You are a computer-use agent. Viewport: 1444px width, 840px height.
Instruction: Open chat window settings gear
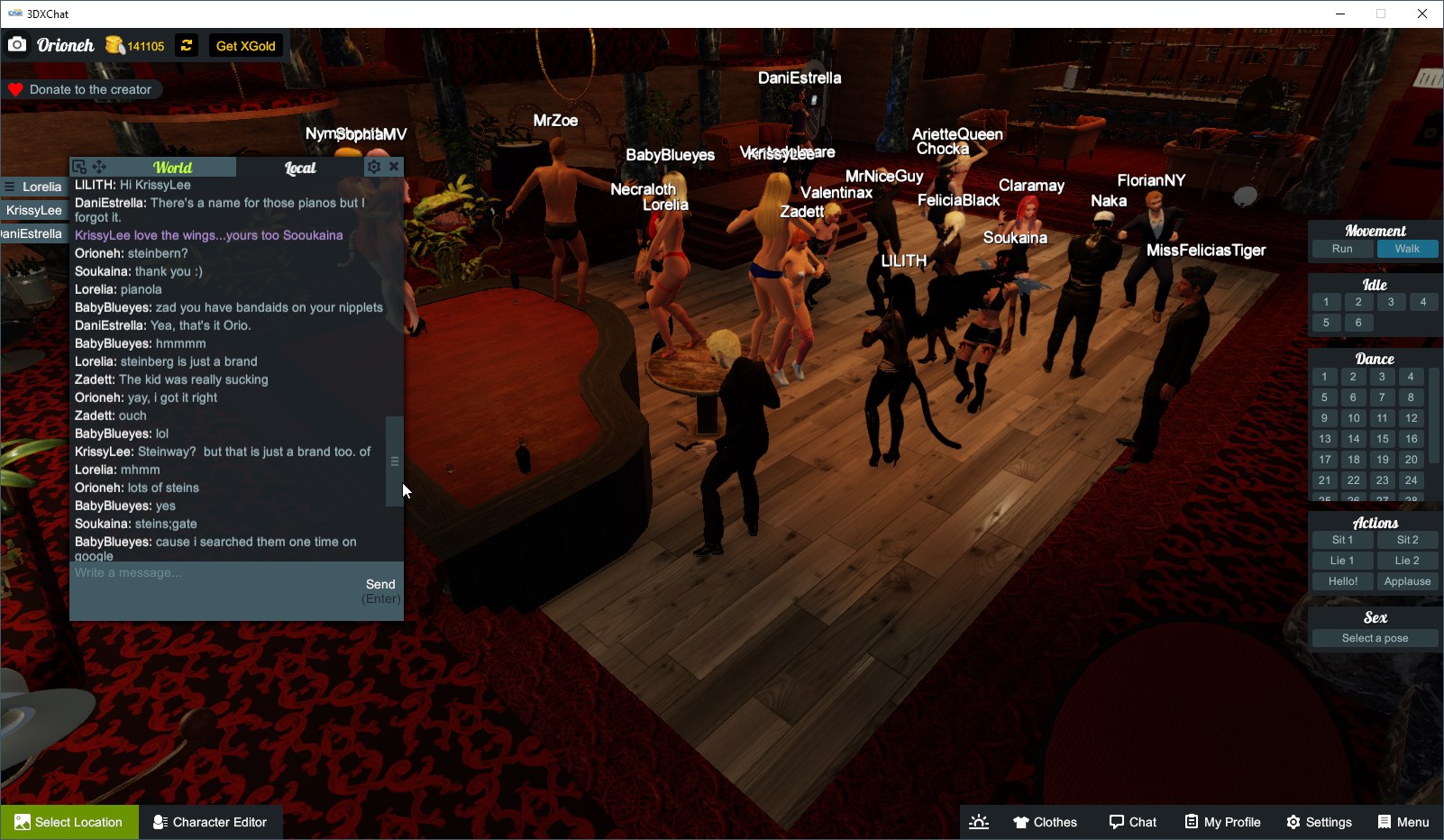click(x=373, y=166)
